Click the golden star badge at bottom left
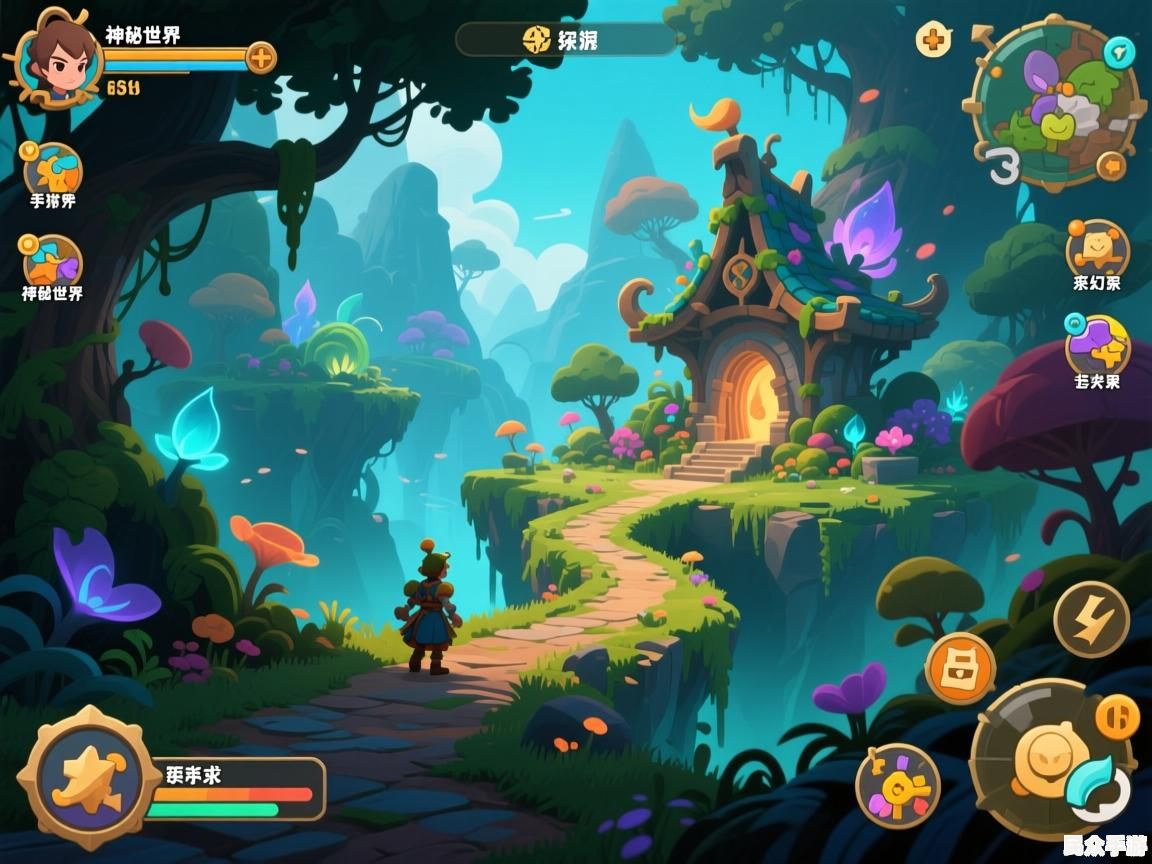 click(77, 777)
